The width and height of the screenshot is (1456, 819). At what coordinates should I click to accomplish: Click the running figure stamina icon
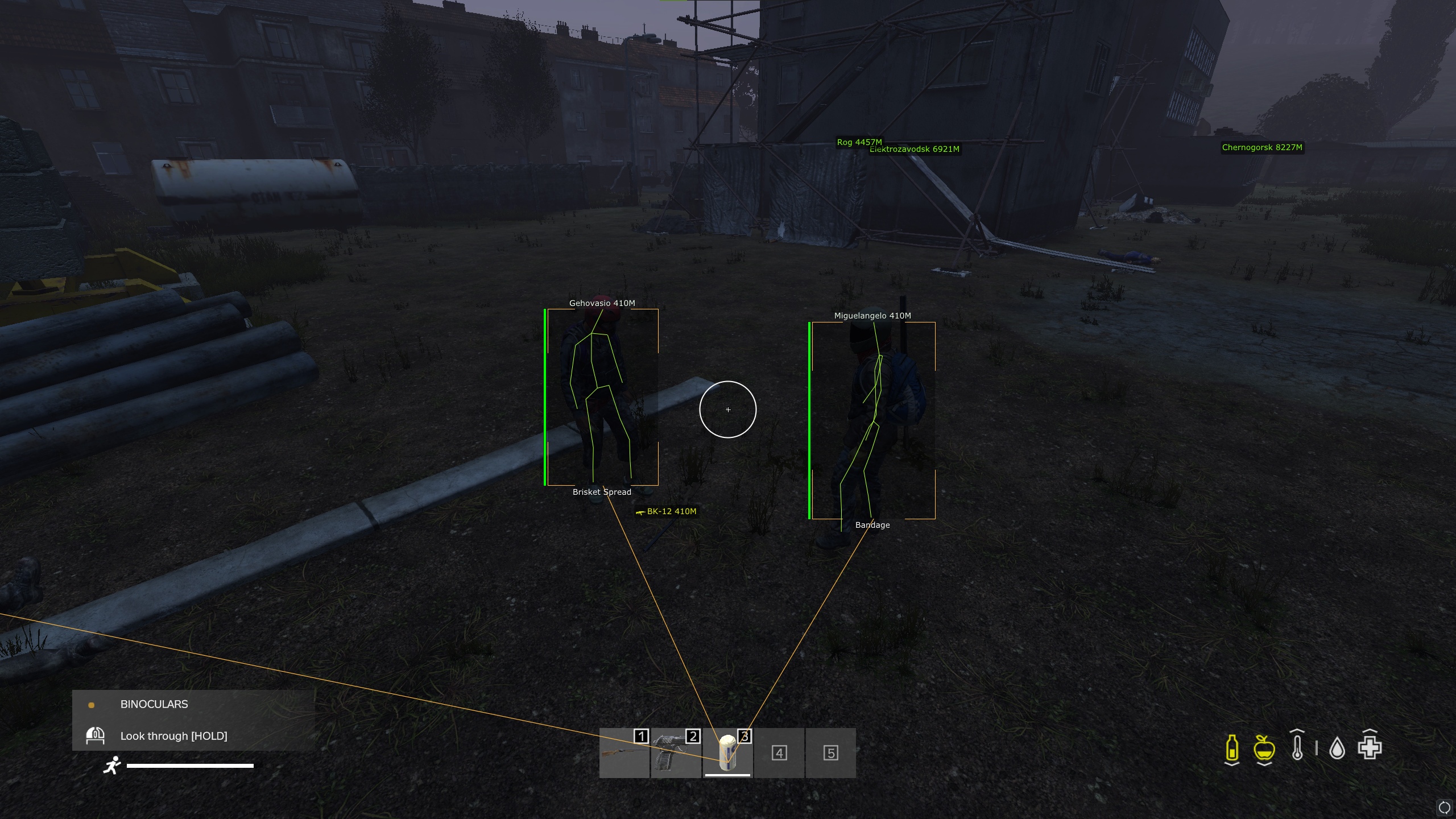point(113,766)
